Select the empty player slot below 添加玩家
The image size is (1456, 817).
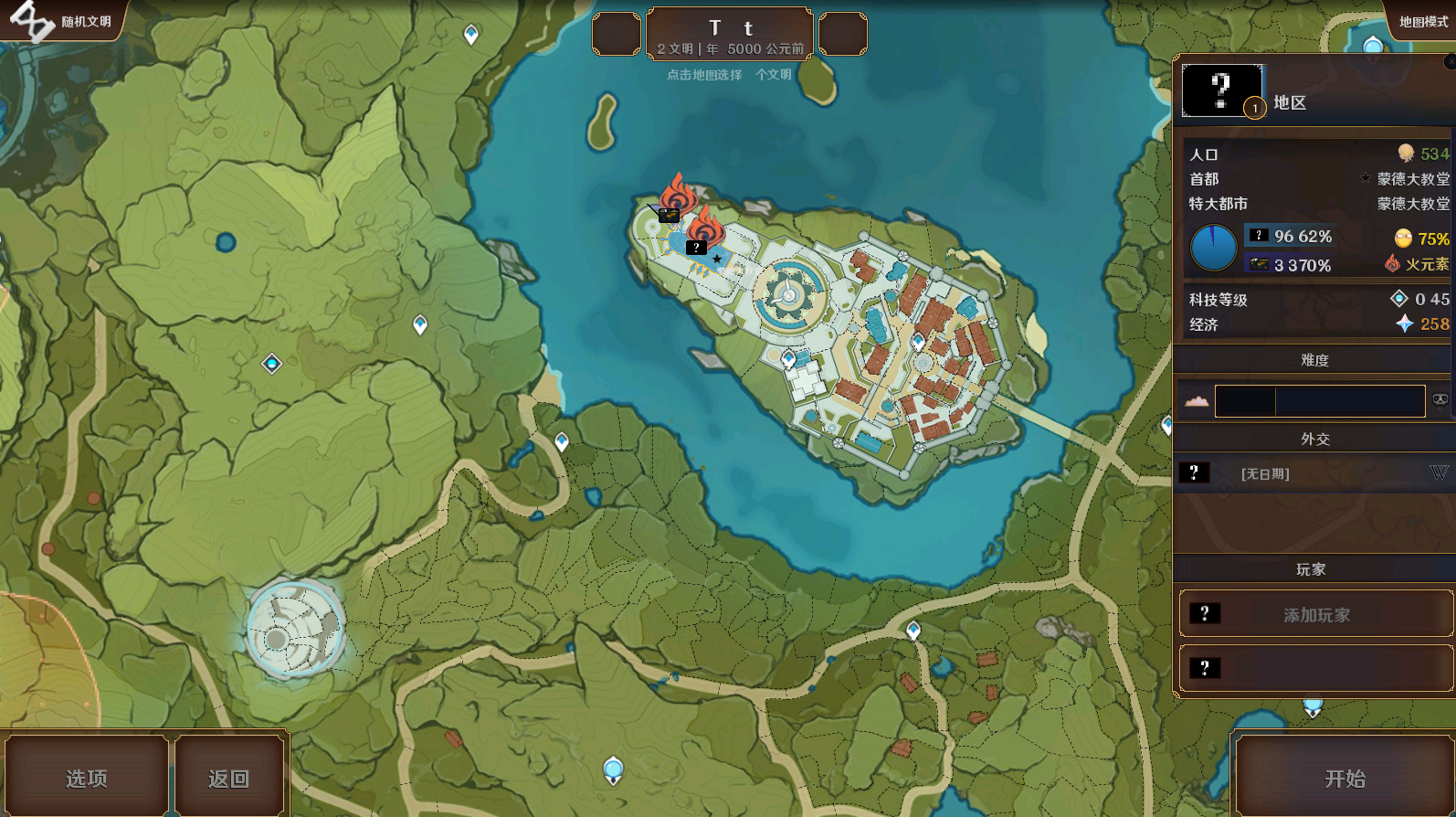(x=1315, y=668)
